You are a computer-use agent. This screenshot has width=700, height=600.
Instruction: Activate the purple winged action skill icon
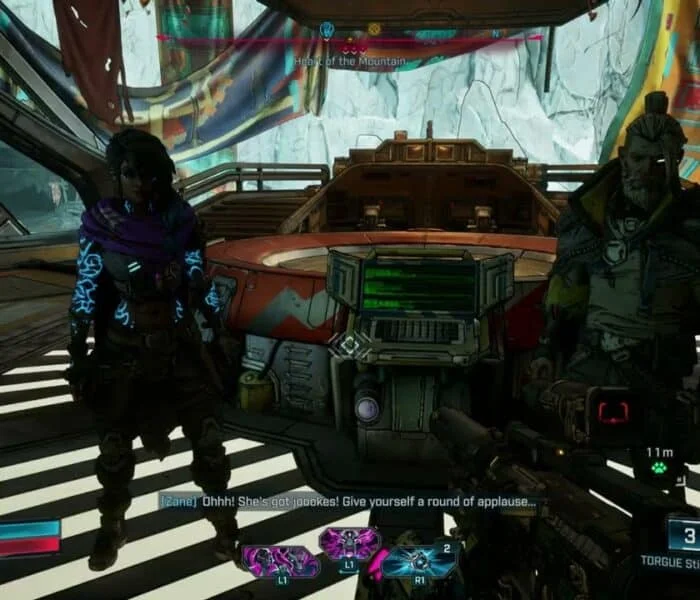point(349,544)
